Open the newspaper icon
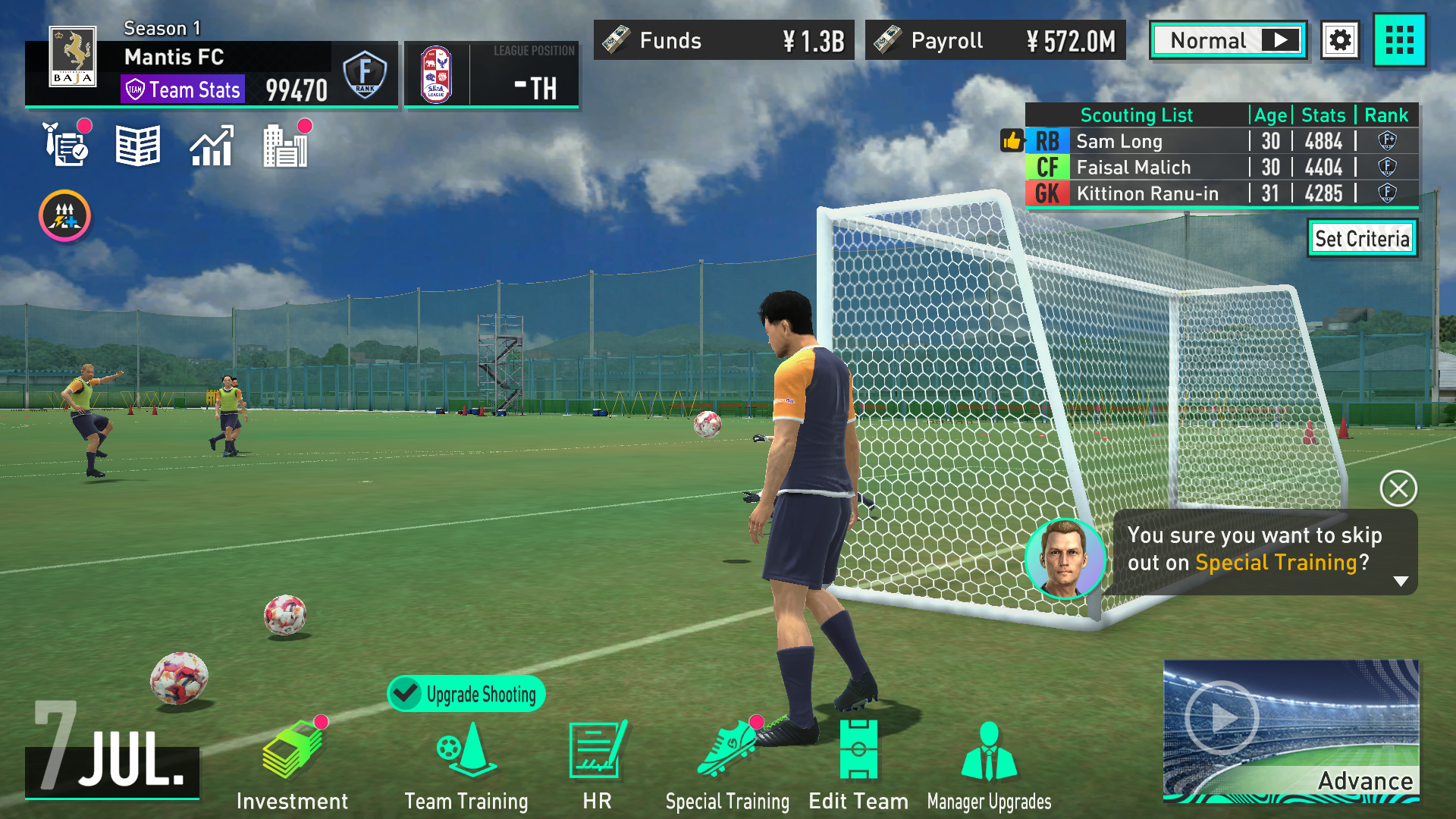 tap(137, 146)
